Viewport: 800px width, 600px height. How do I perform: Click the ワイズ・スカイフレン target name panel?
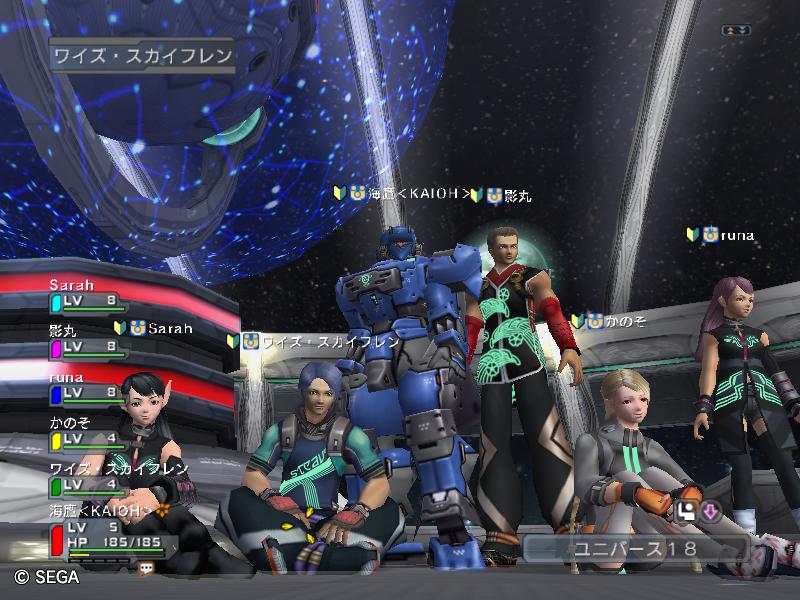(141, 56)
